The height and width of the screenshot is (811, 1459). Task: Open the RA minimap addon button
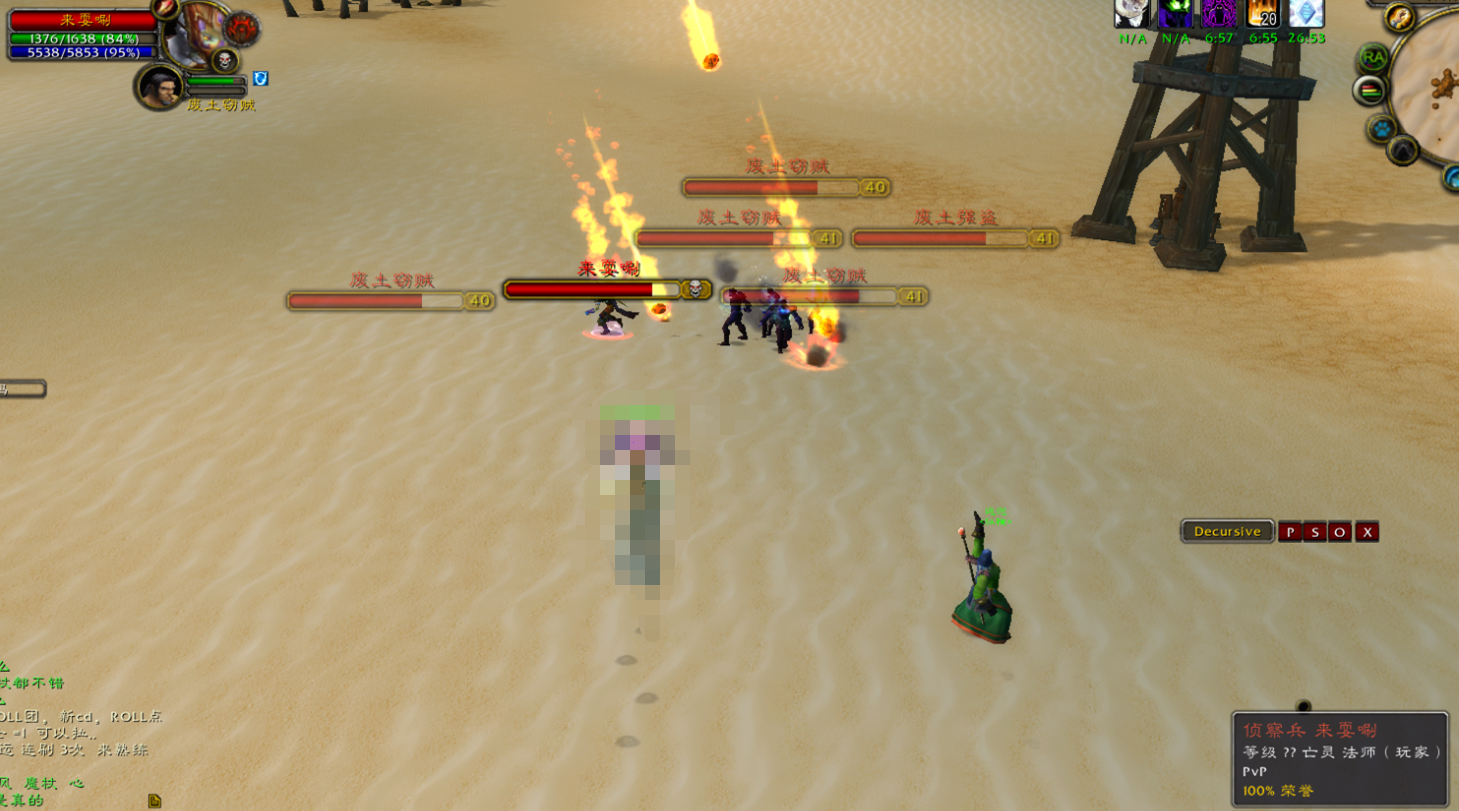pyautogui.click(x=1372, y=58)
